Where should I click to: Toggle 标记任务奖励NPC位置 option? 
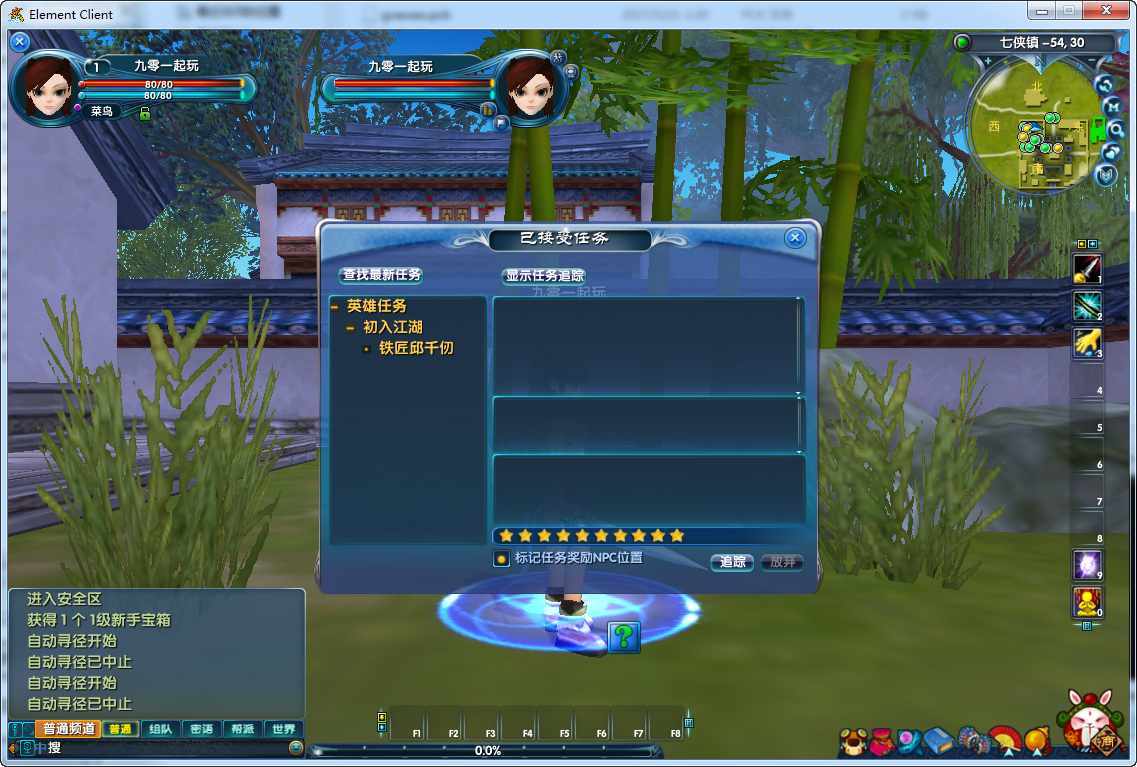point(501,559)
